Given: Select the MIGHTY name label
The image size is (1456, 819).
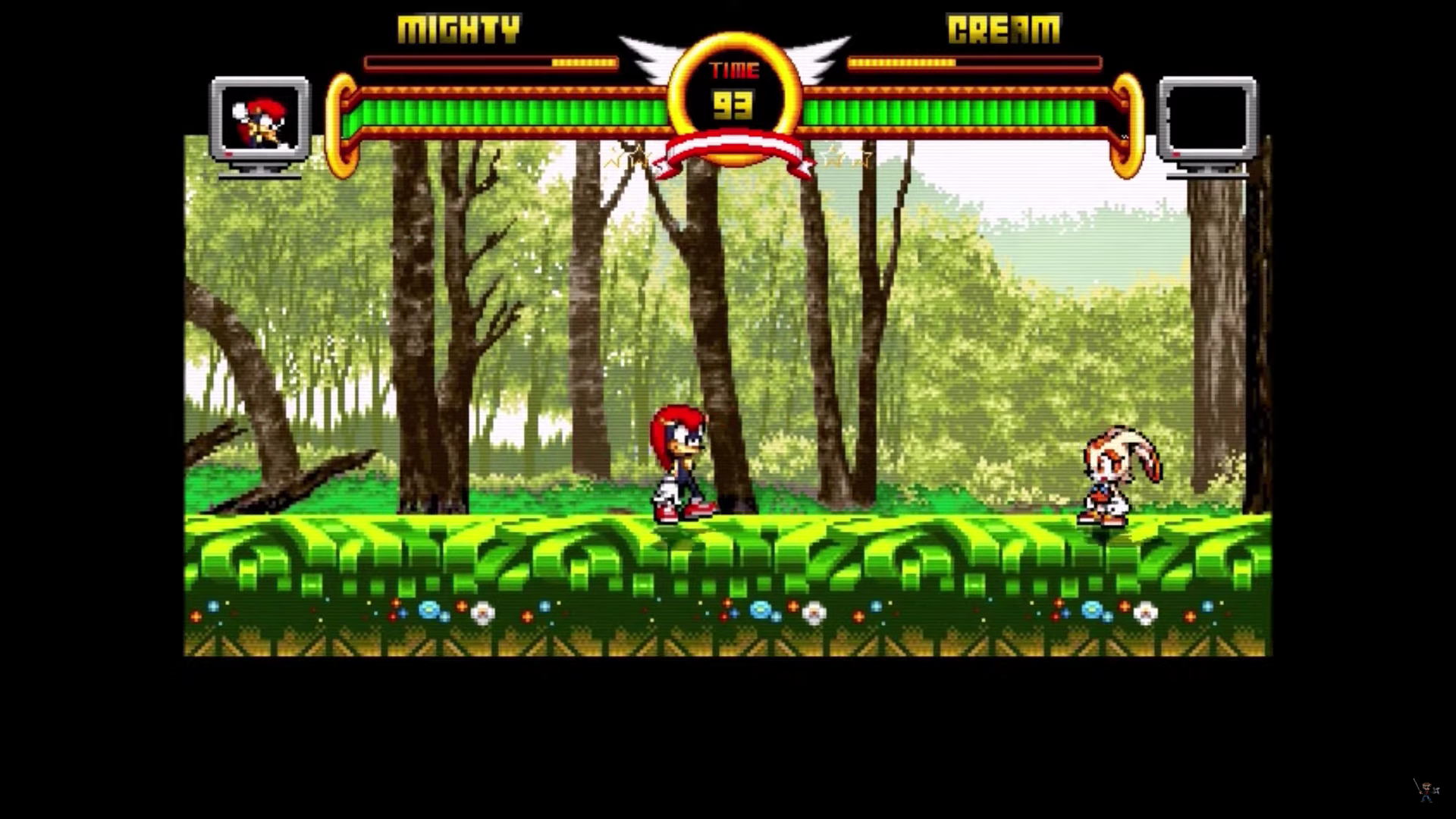Looking at the screenshot, I should pos(458,28).
